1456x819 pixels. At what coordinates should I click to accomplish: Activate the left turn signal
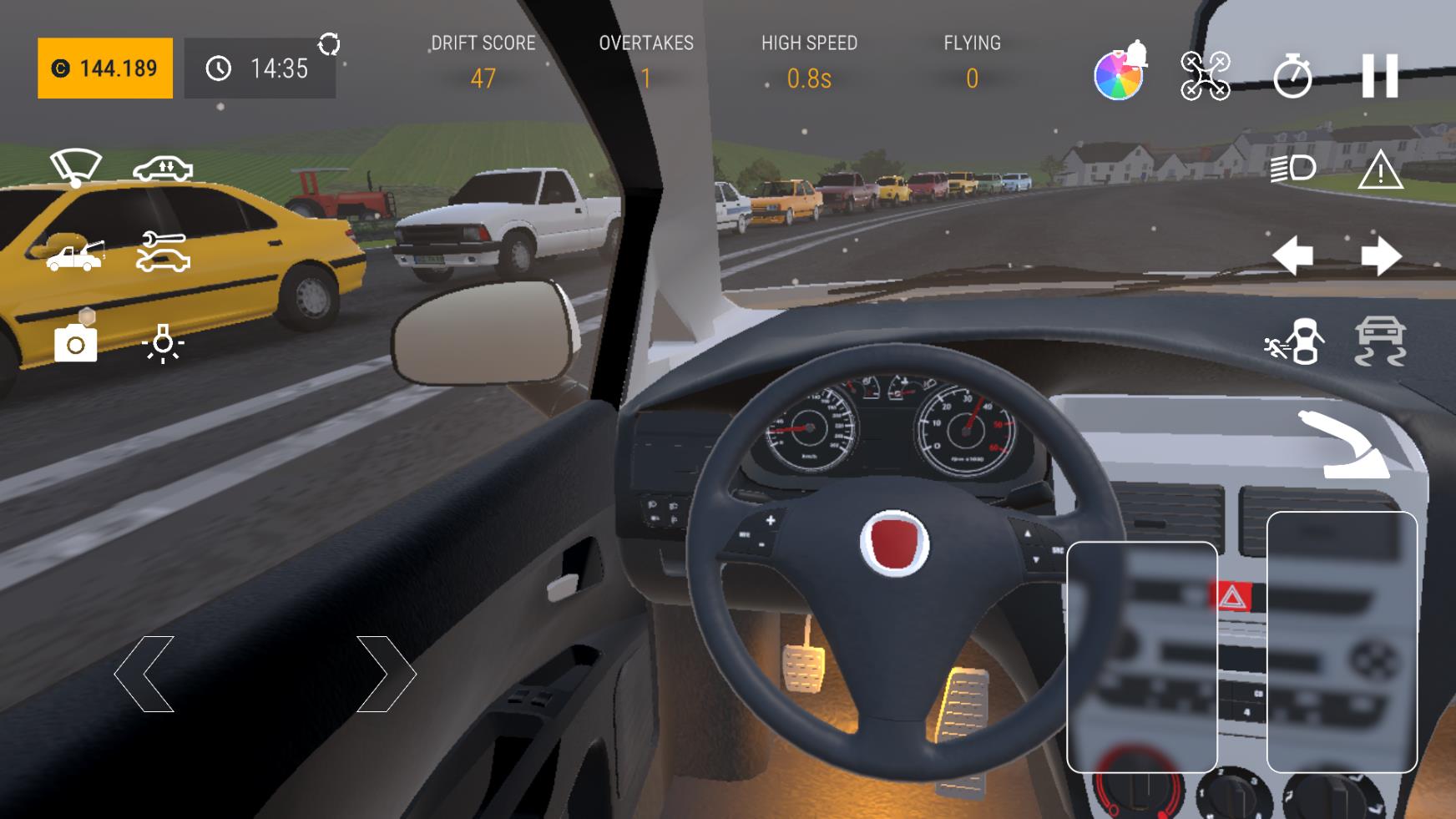(x=1292, y=255)
